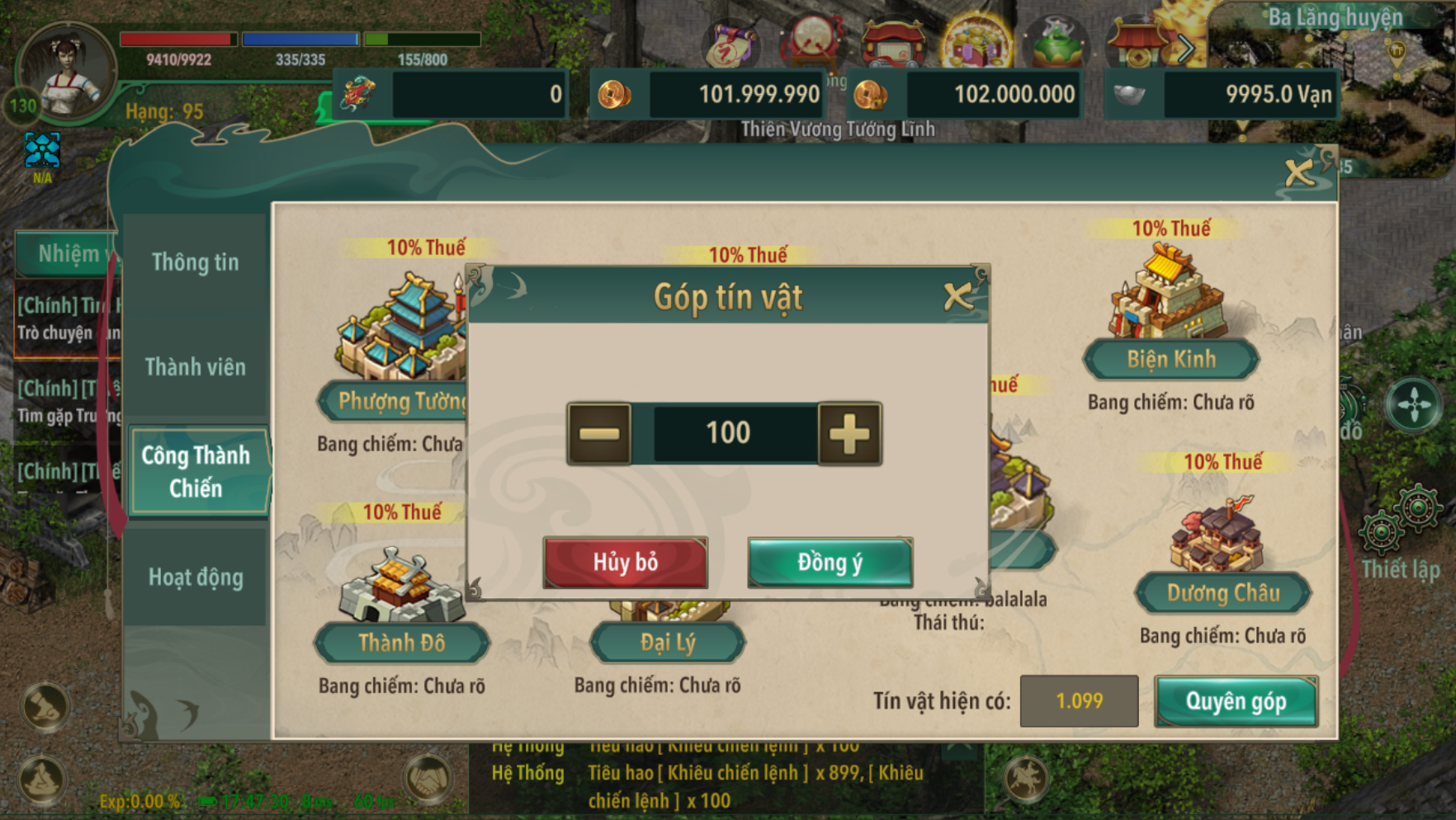Edit the token quantity field showing 100
This screenshot has height=820, width=1456.
(x=727, y=434)
